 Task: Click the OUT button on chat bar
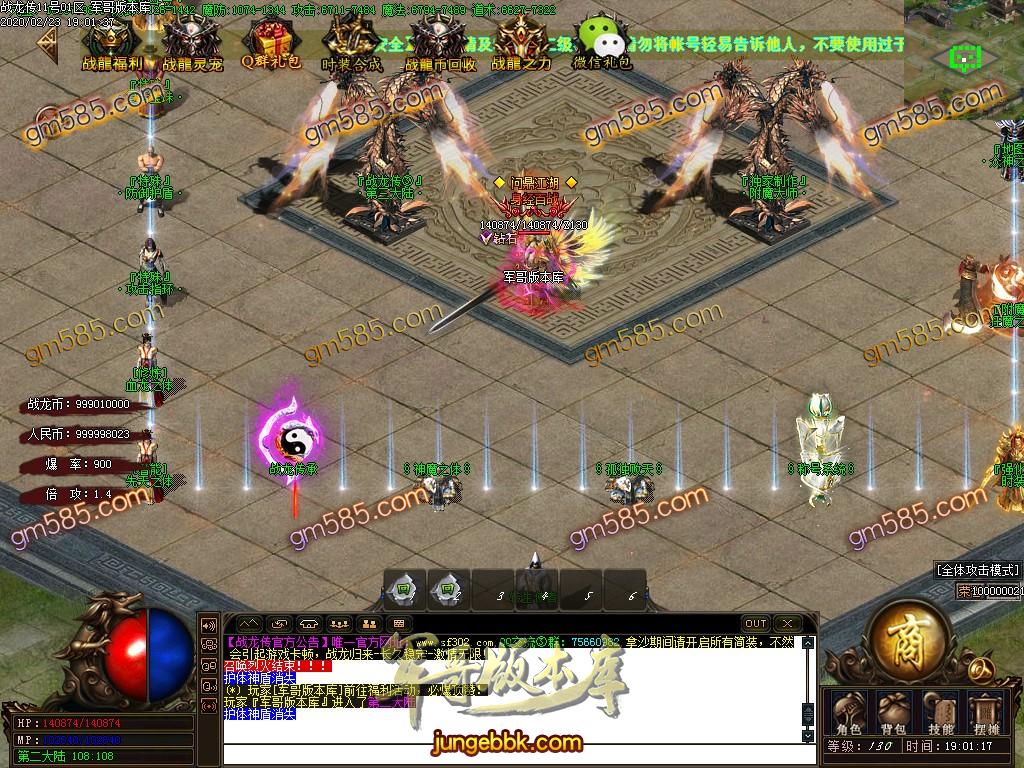(x=756, y=624)
